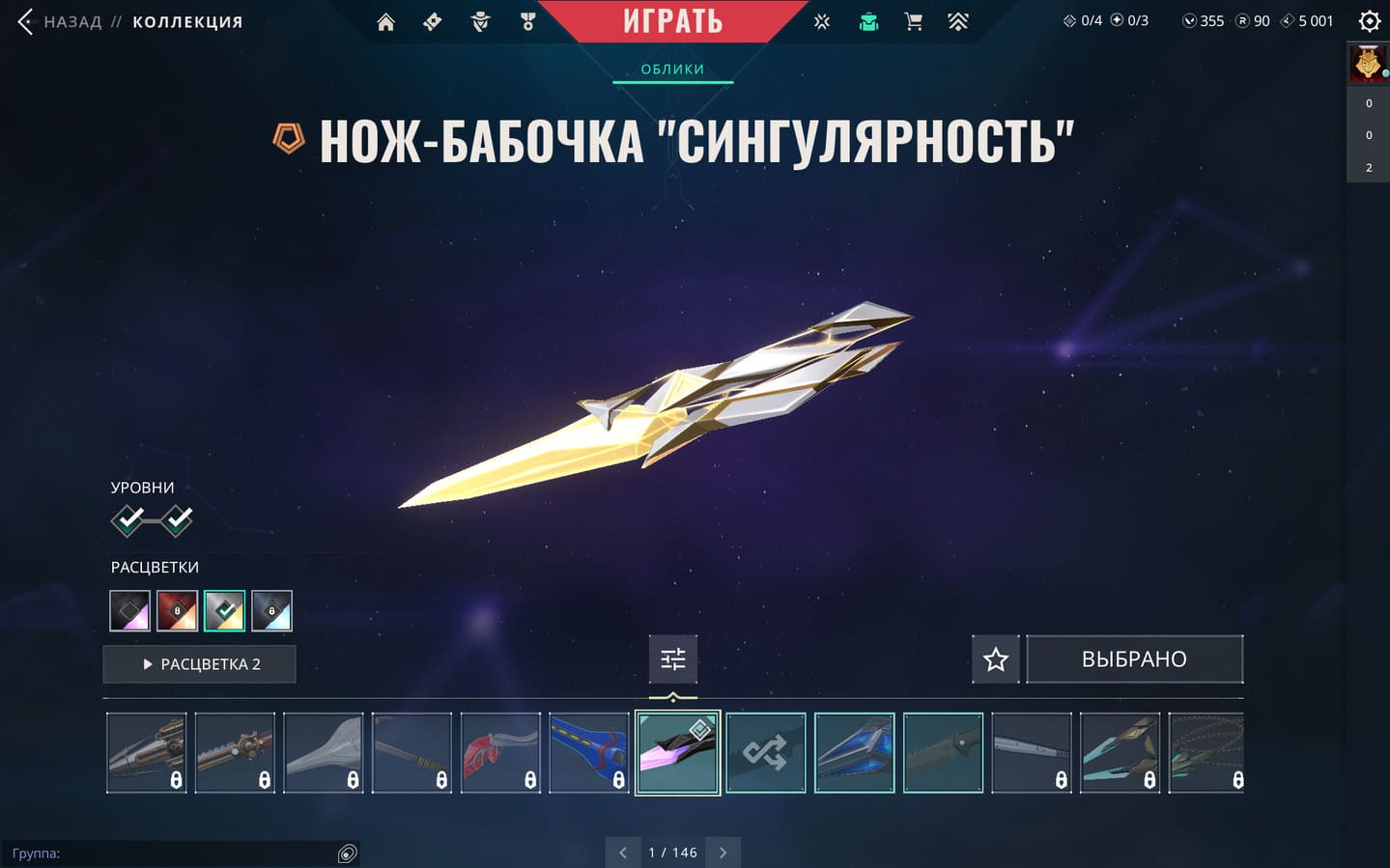Mark the skin as favorite with star

tap(995, 659)
